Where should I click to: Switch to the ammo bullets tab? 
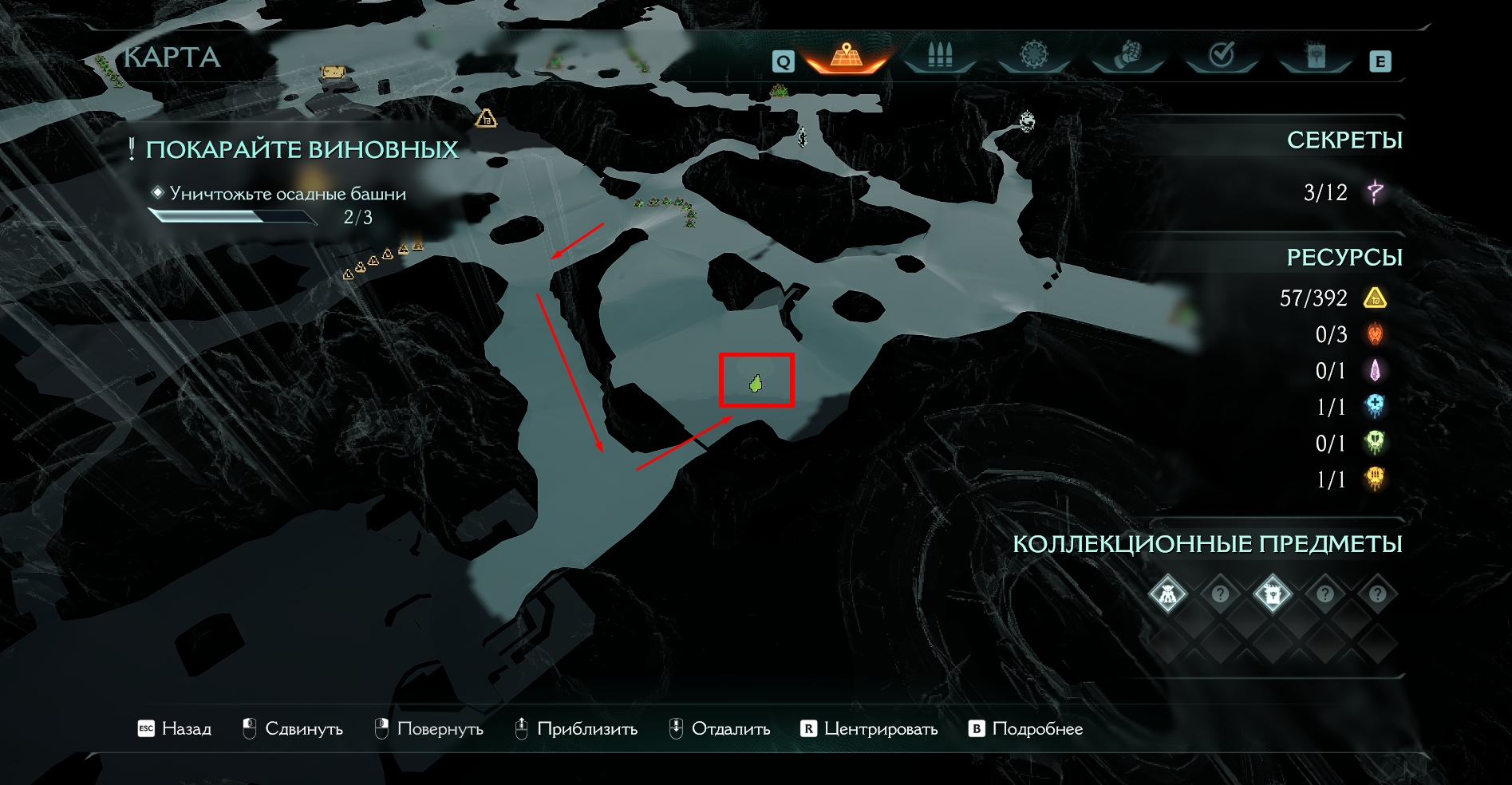940,56
